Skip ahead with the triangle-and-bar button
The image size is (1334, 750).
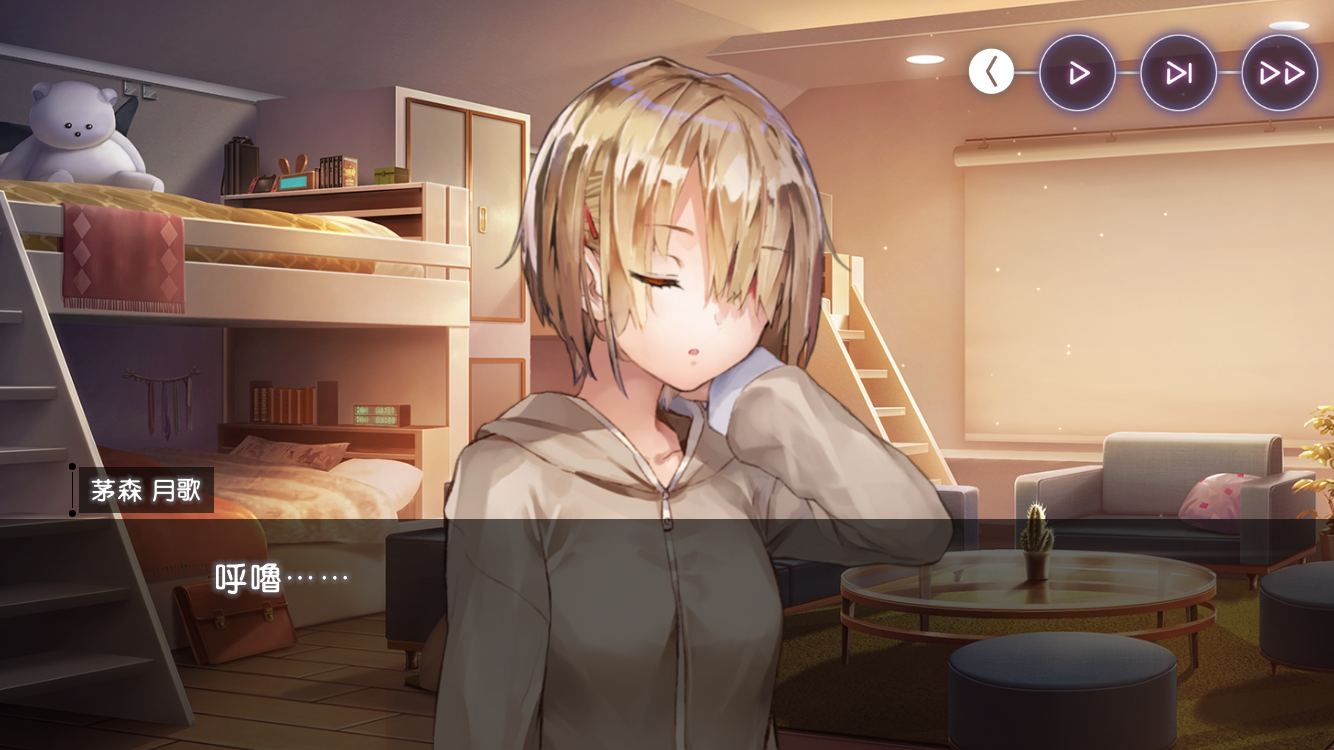pos(1179,73)
